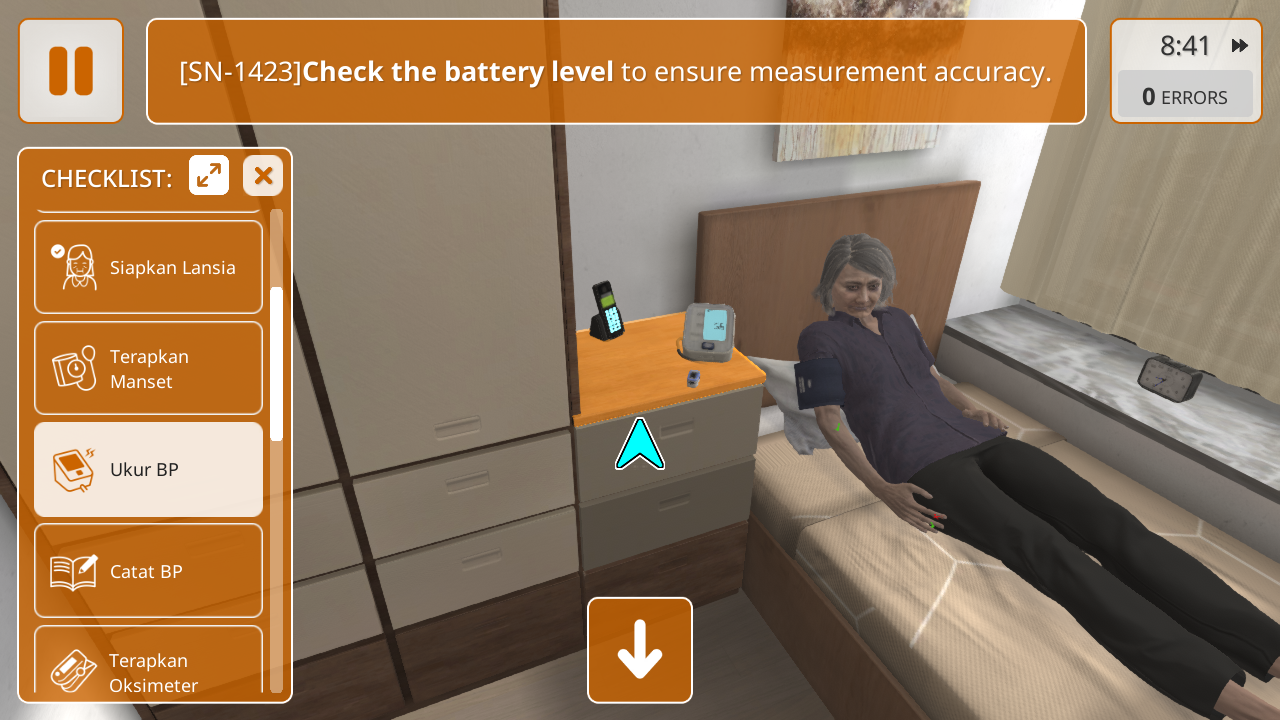Close the checklist panel
The width and height of the screenshot is (1280, 720).
263,176
